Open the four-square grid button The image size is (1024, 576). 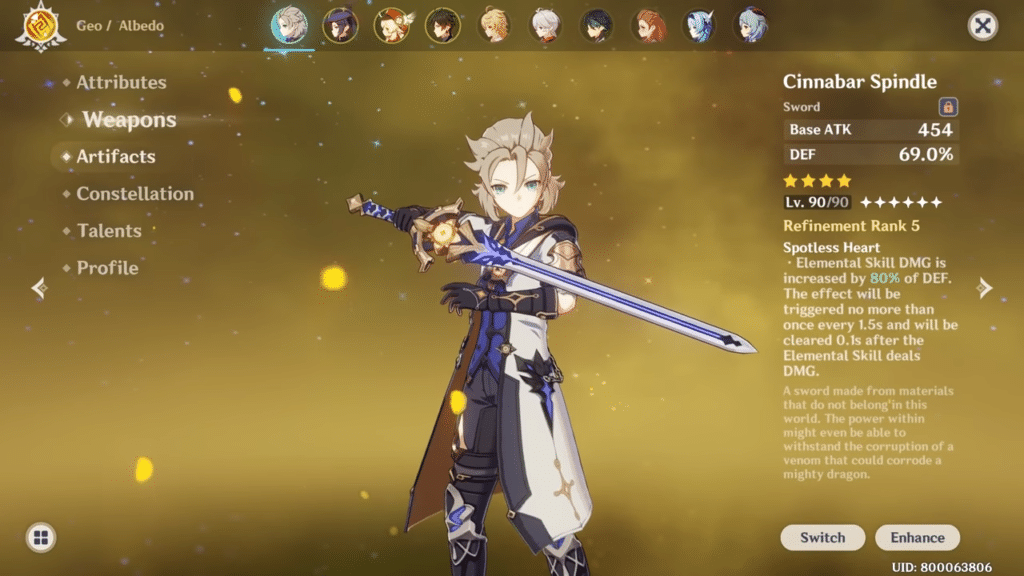41,537
